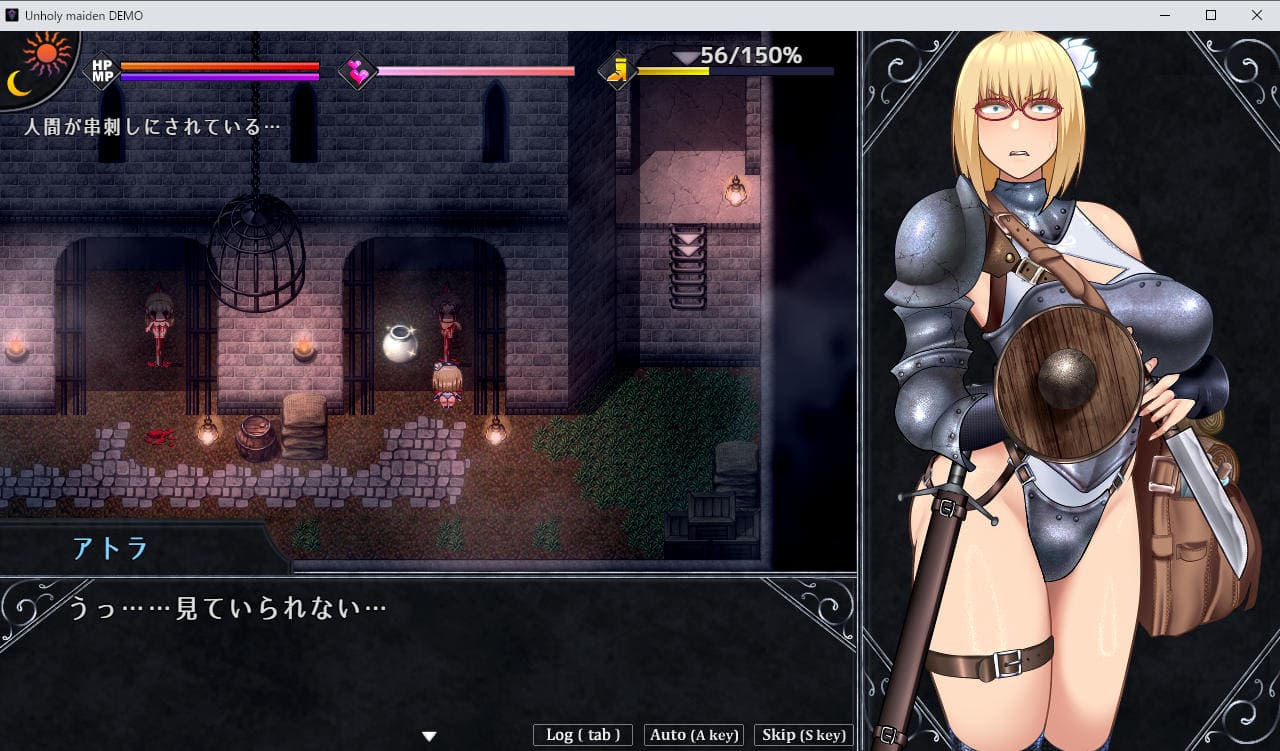Activate the Skip dialogue button
Image resolution: width=1280 pixels, height=751 pixels.
tap(803, 735)
